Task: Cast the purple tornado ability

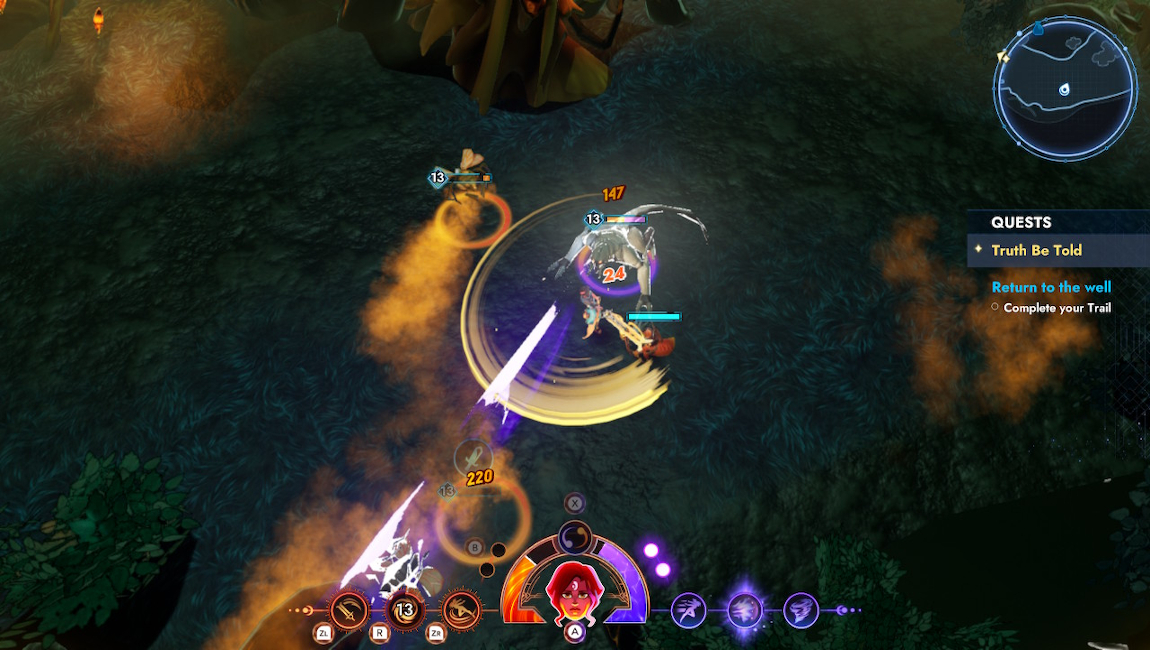Action: pos(801,609)
